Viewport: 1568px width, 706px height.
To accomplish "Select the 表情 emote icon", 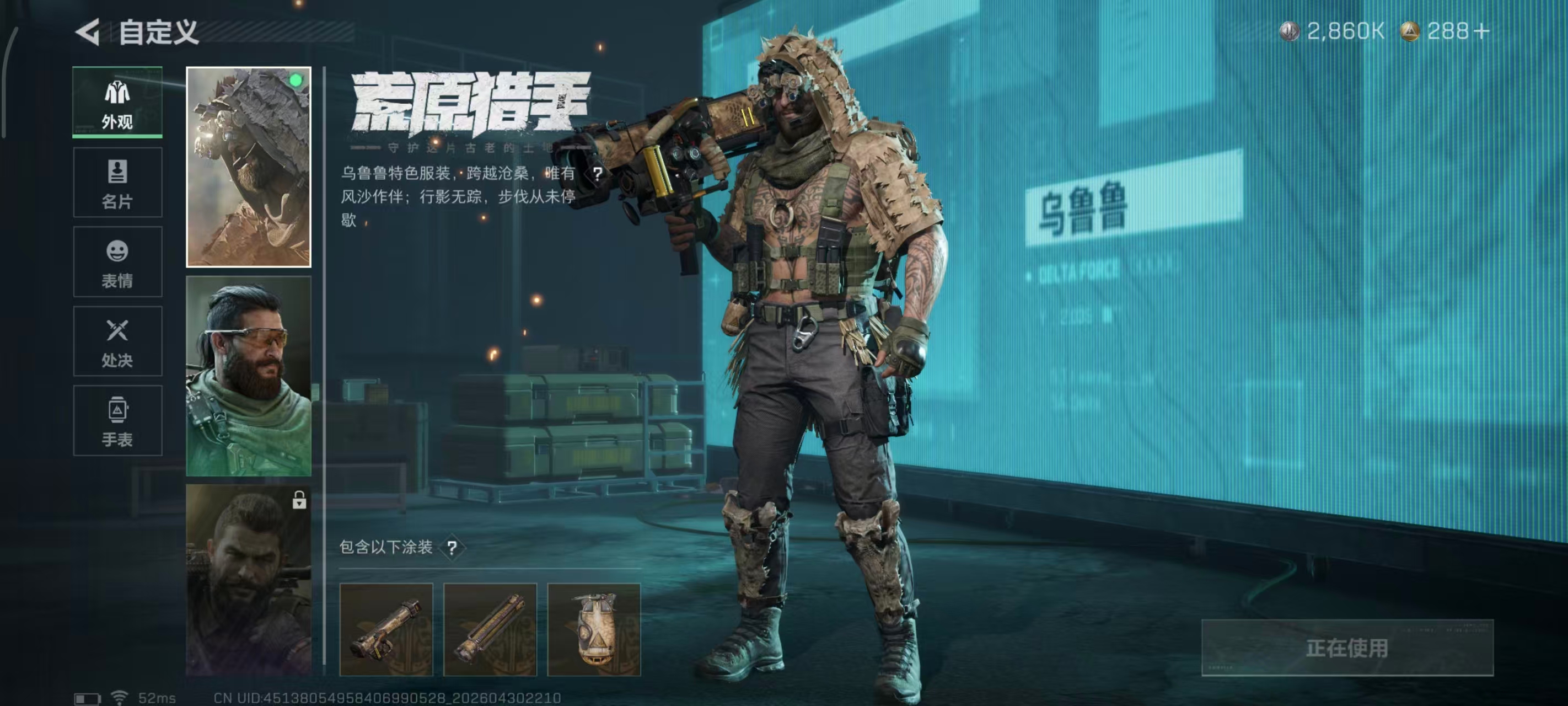I will click(x=117, y=253).
